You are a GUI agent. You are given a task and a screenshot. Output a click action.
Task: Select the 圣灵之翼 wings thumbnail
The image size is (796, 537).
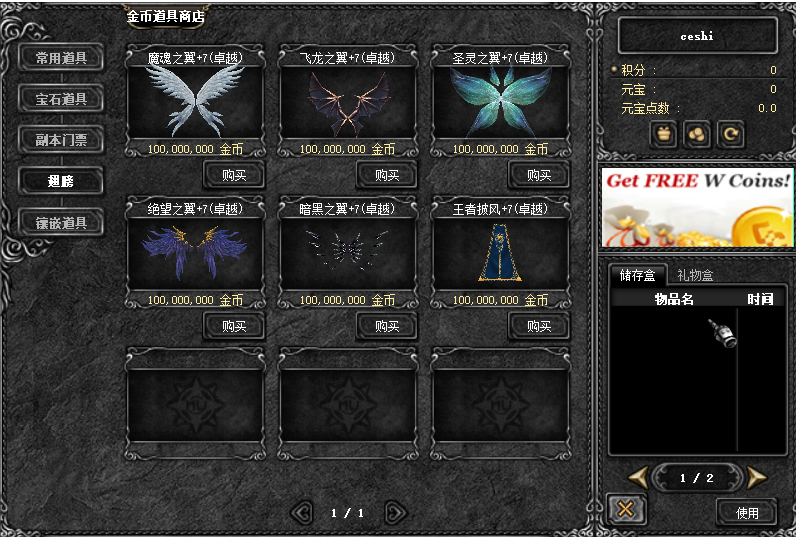[501, 103]
